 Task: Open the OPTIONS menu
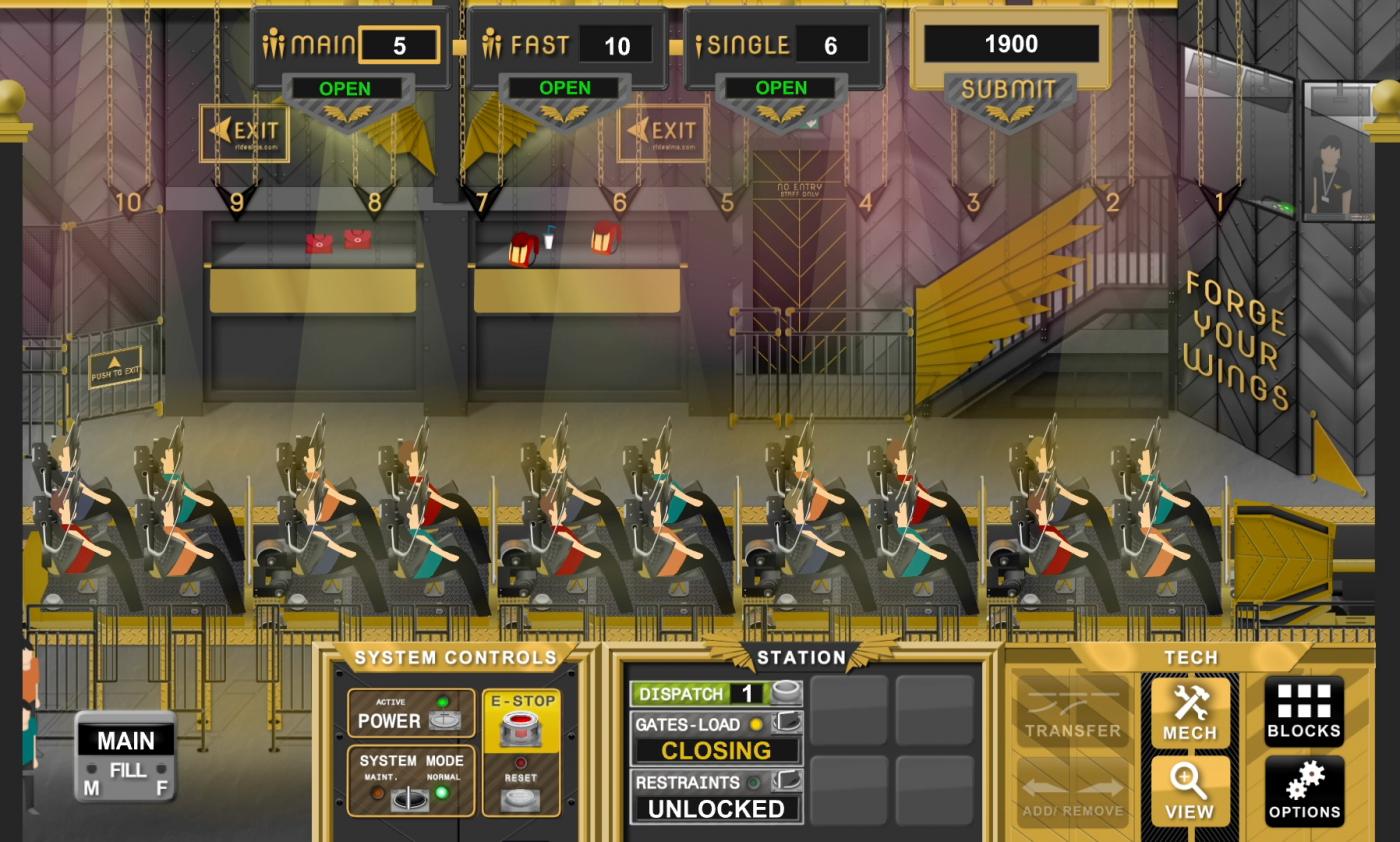point(1303,791)
